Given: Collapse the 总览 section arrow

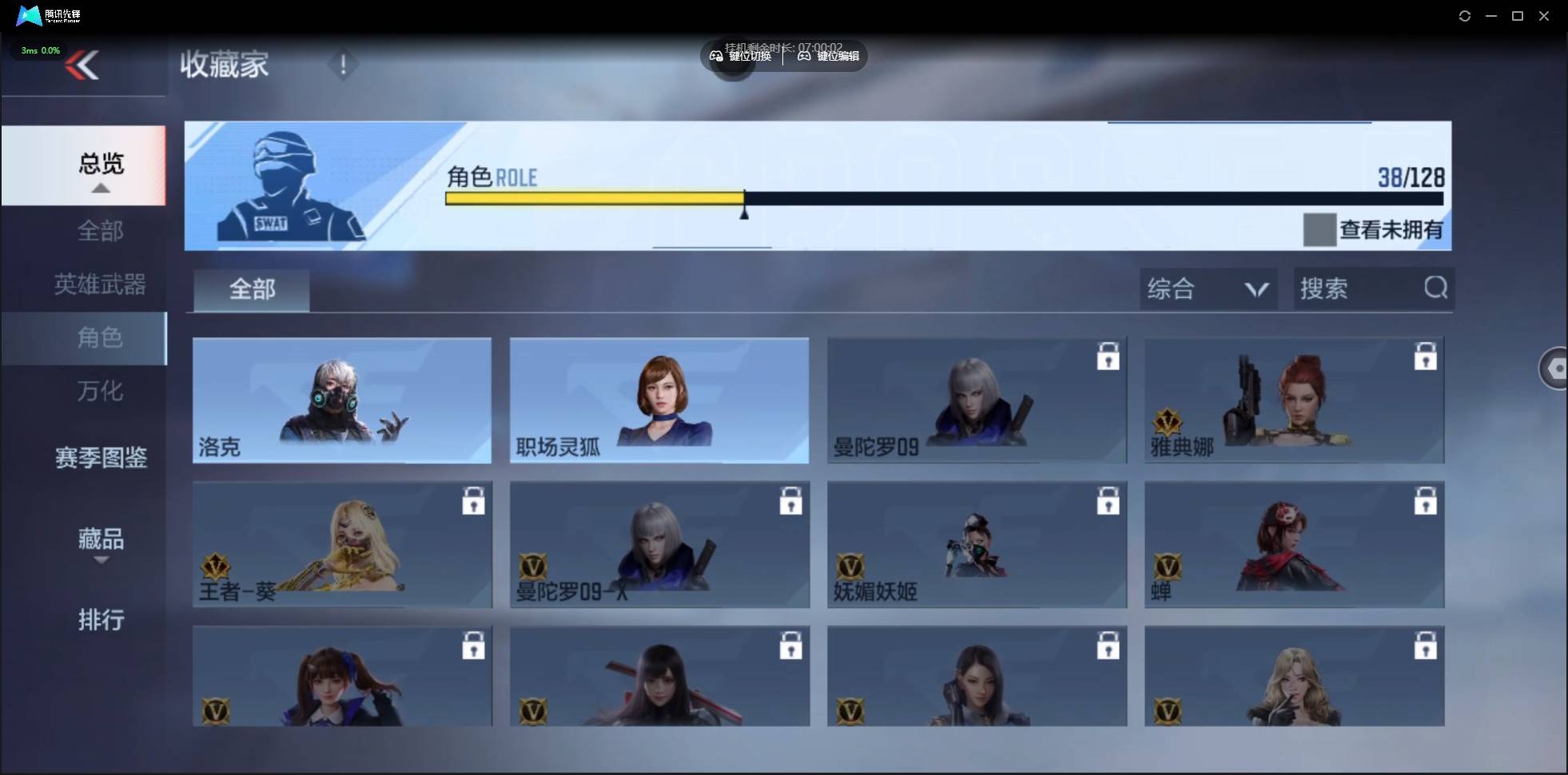Looking at the screenshot, I should click(100, 187).
